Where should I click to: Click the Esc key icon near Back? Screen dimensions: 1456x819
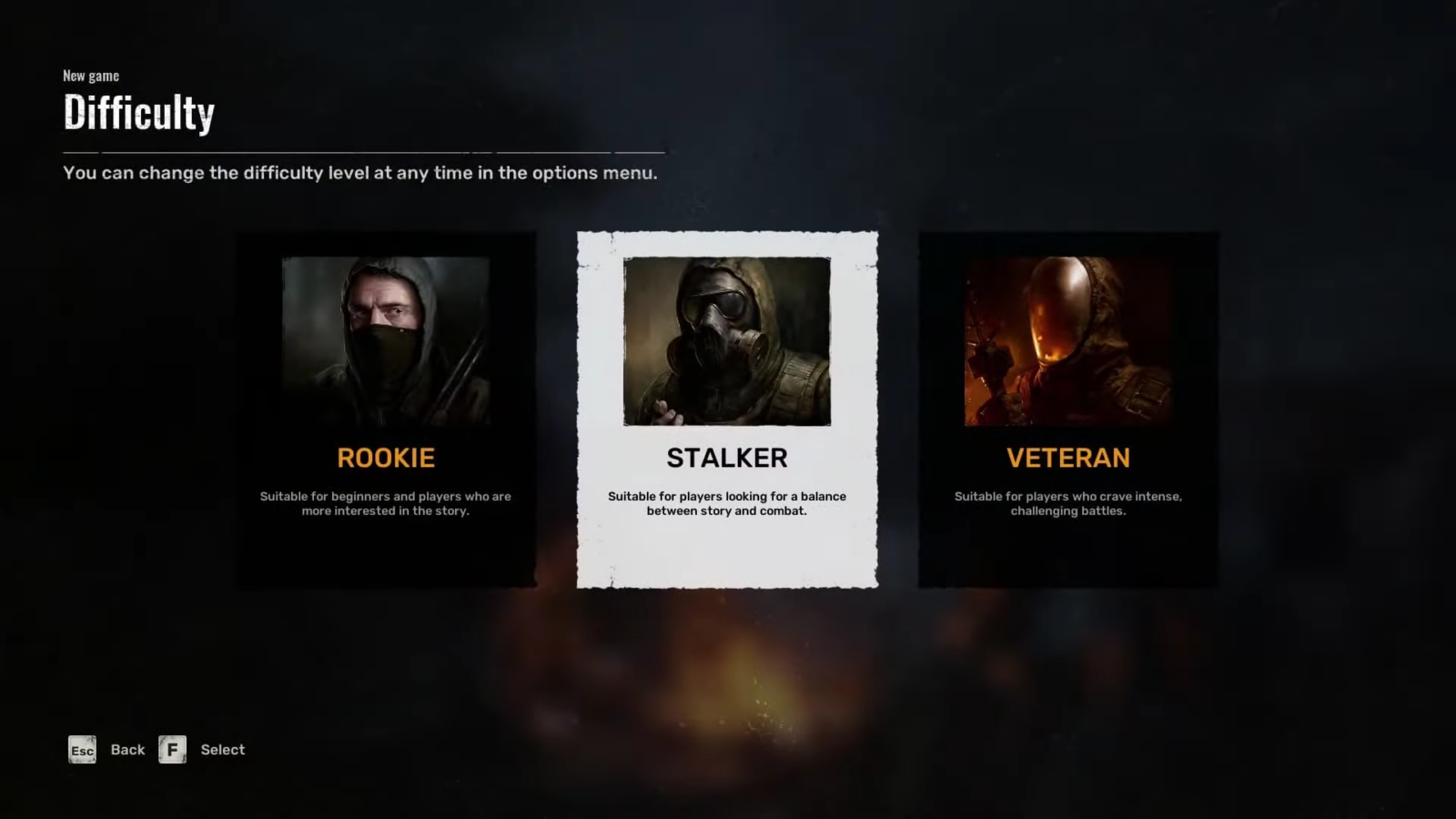point(82,750)
